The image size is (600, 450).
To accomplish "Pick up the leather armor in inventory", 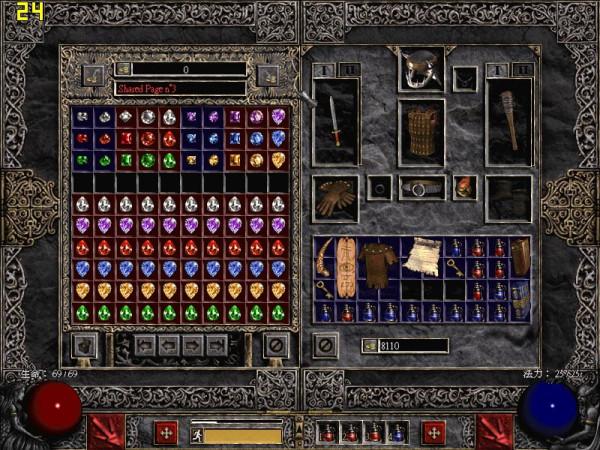I will tap(378, 263).
